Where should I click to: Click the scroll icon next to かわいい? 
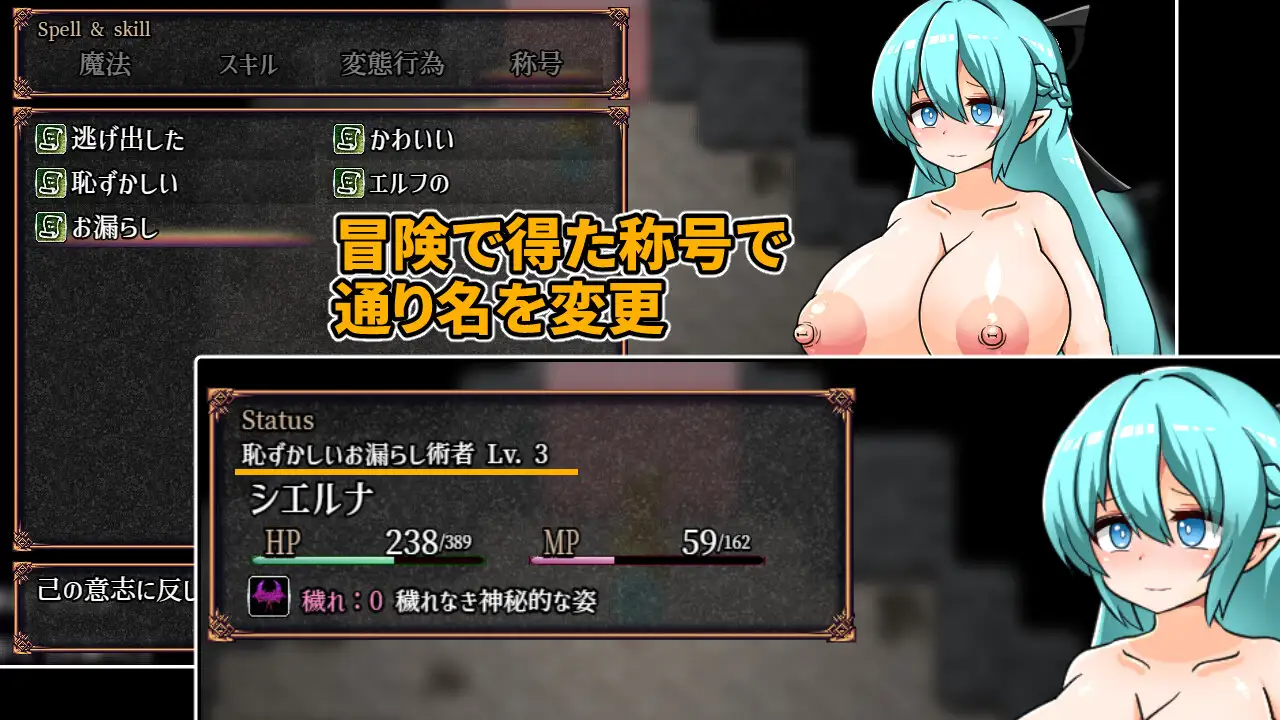[347, 140]
